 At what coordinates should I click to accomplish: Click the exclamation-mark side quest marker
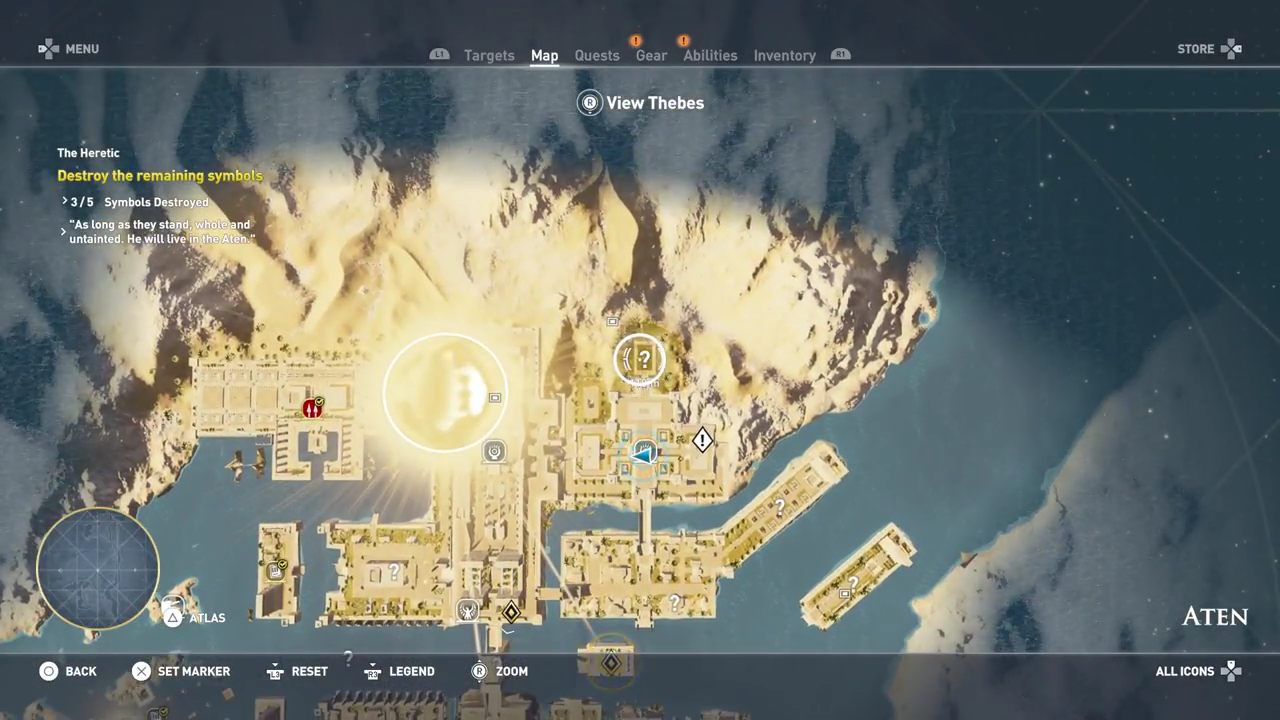[x=702, y=440]
